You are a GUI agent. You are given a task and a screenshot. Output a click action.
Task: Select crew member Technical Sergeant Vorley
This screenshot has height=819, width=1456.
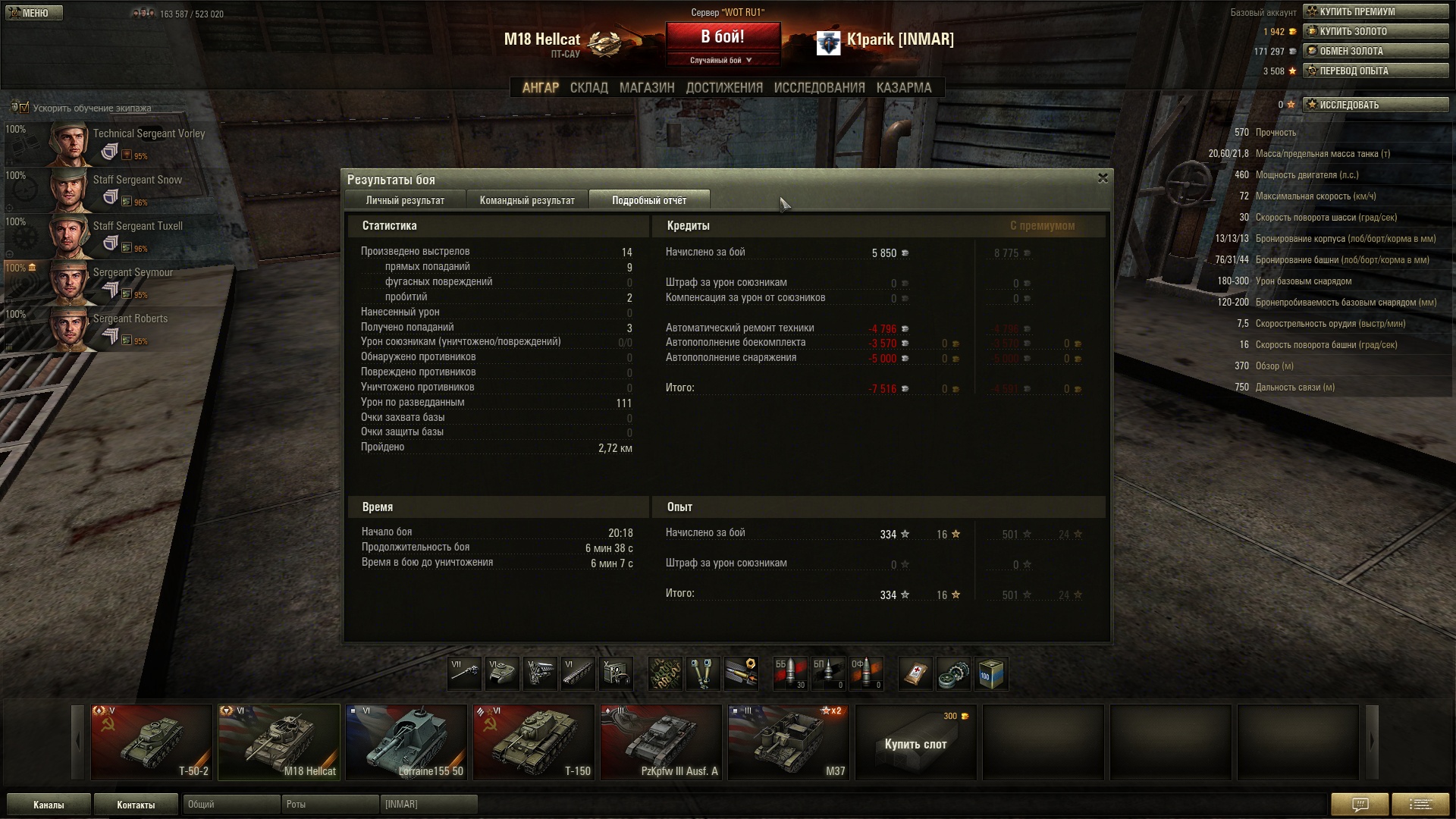tap(114, 142)
